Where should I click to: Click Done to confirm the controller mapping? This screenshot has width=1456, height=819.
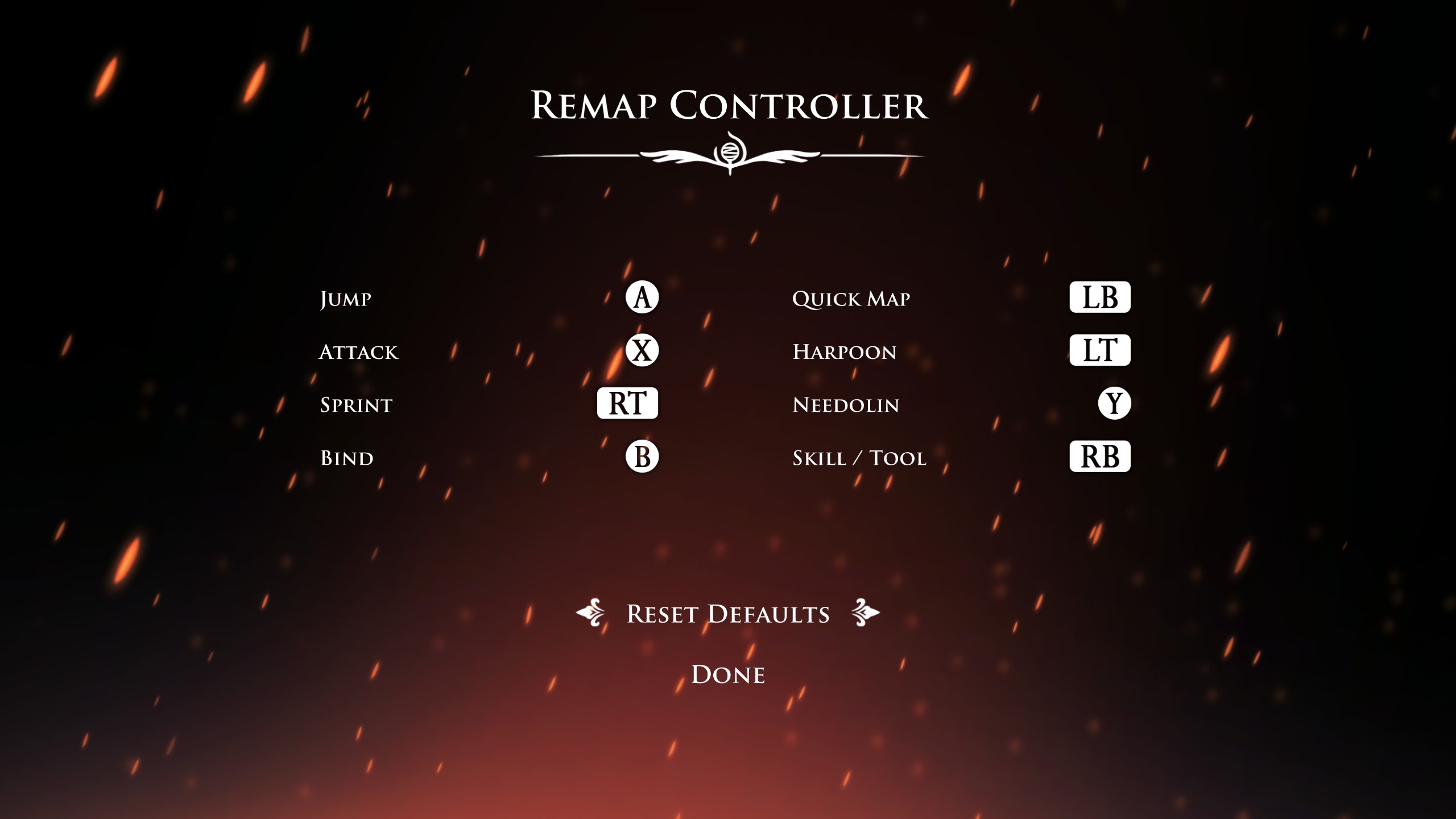727,675
